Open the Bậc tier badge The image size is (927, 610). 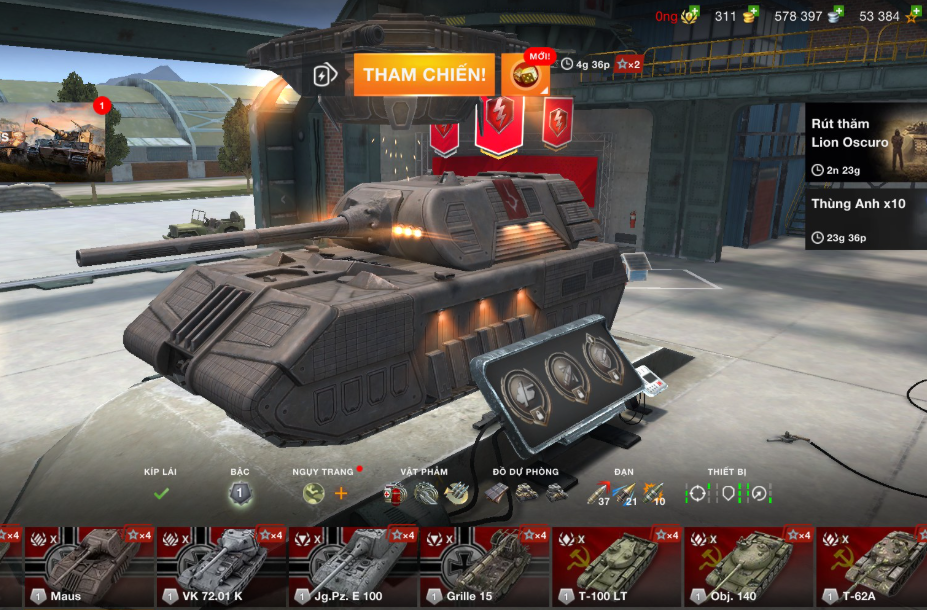pos(239,492)
